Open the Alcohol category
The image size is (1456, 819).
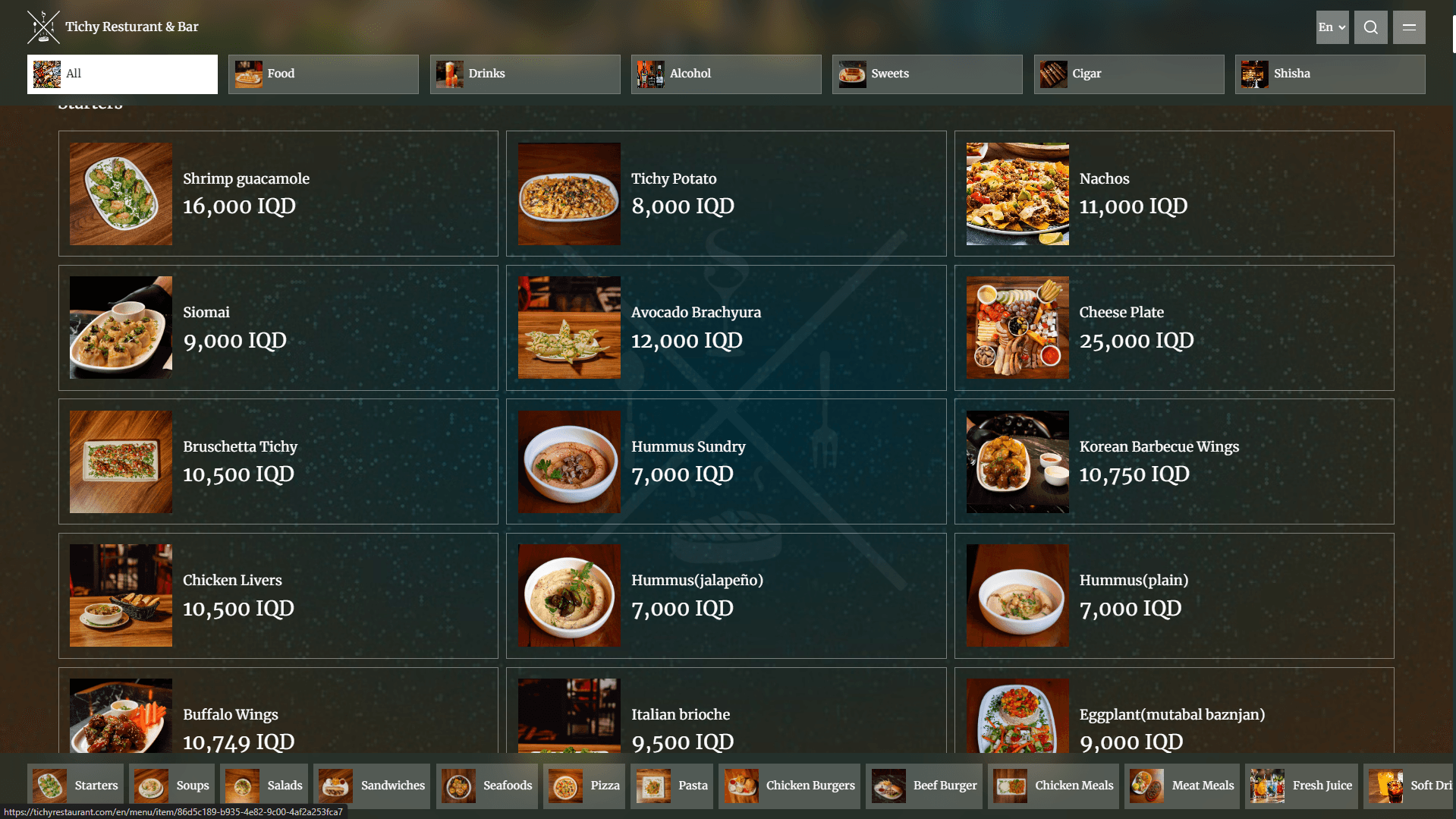click(725, 74)
